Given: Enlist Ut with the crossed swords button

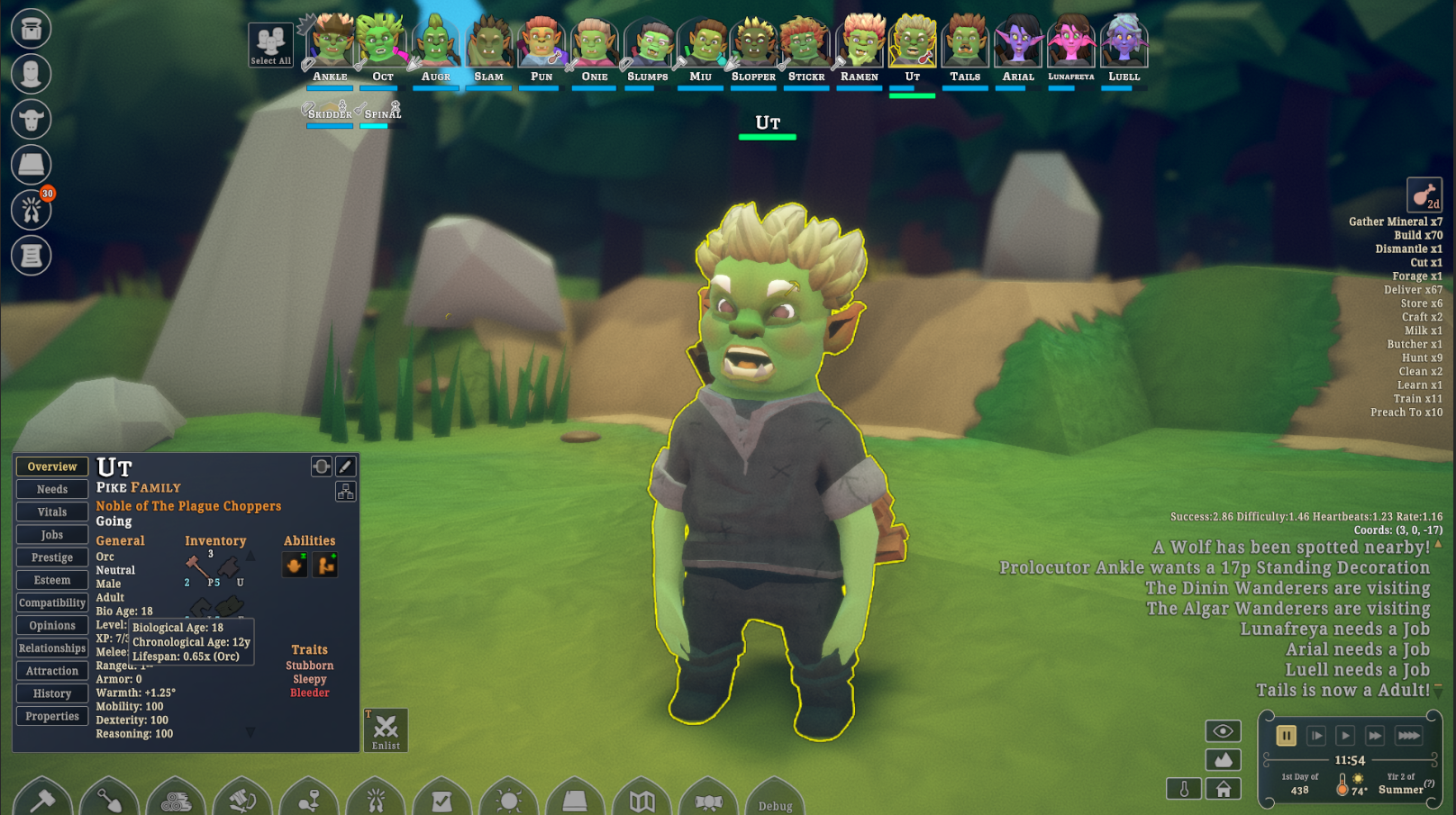Looking at the screenshot, I should coord(386,729).
